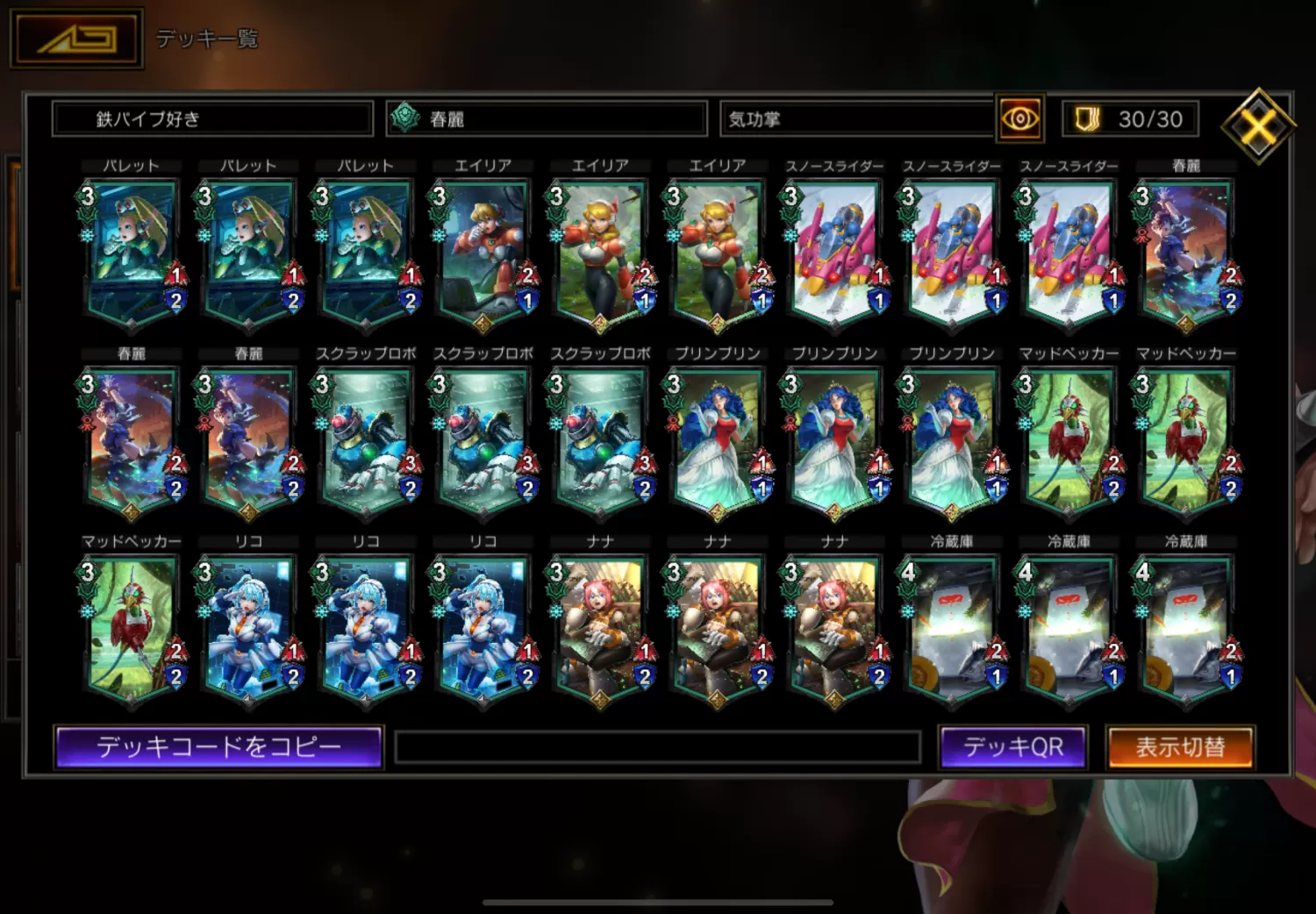The height and width of the screenshot is (914, 1316).
Task: Click the empty deck code text field
Action: tap(658, 747)
